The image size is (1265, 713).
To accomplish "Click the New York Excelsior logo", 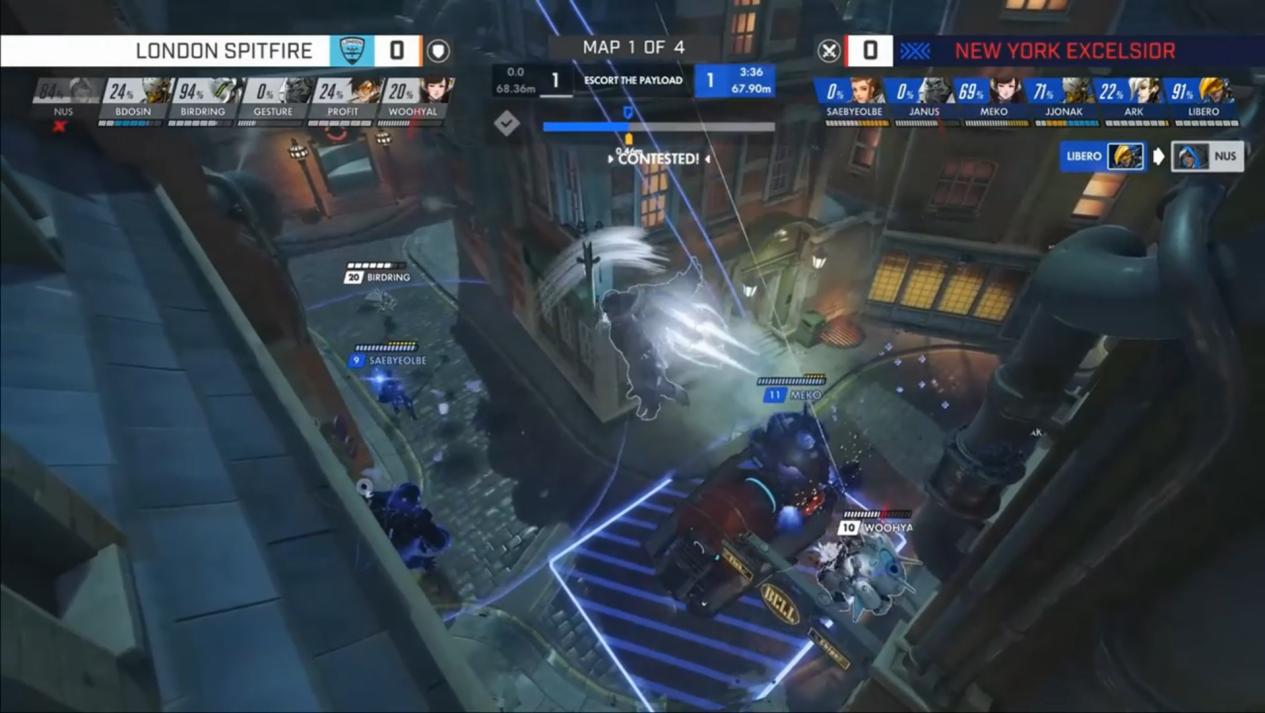I will [x=914, y=50].
